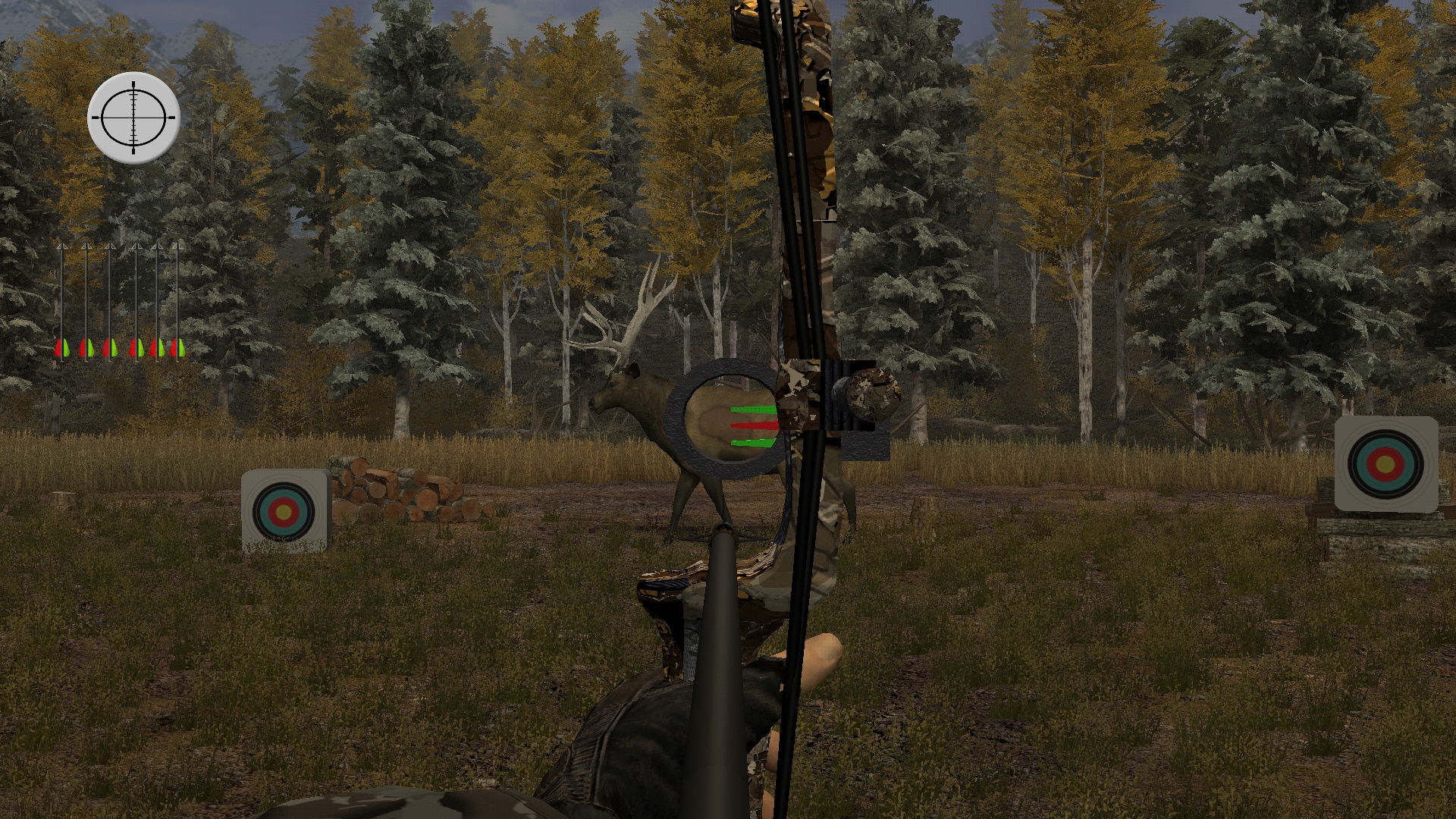Select the crosshair scope icon top-left
Screen dimensions: 1456x819
pos(134,118)
